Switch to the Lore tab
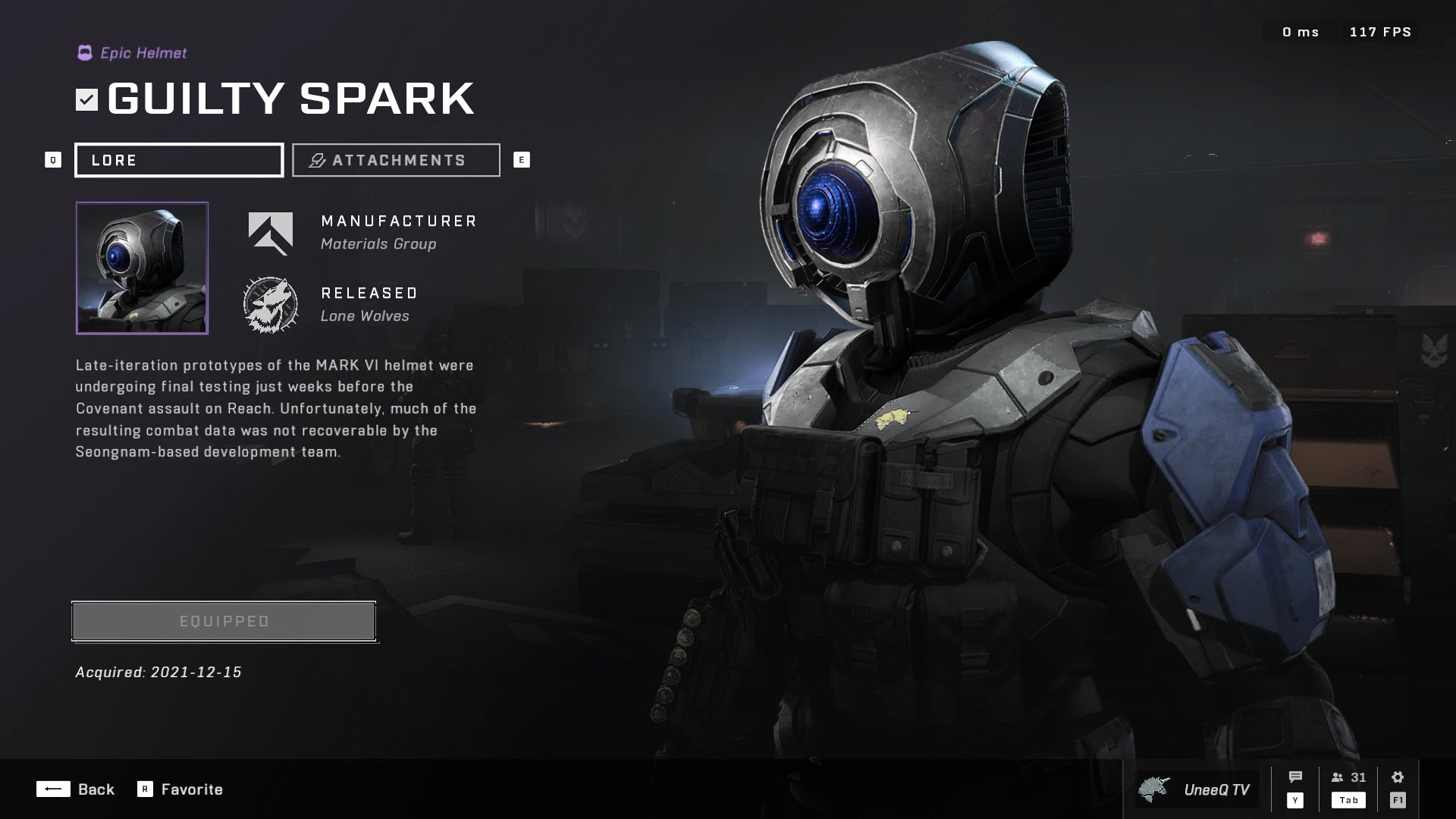Screen dimensions: 1456x819 [x=179, y=159]
